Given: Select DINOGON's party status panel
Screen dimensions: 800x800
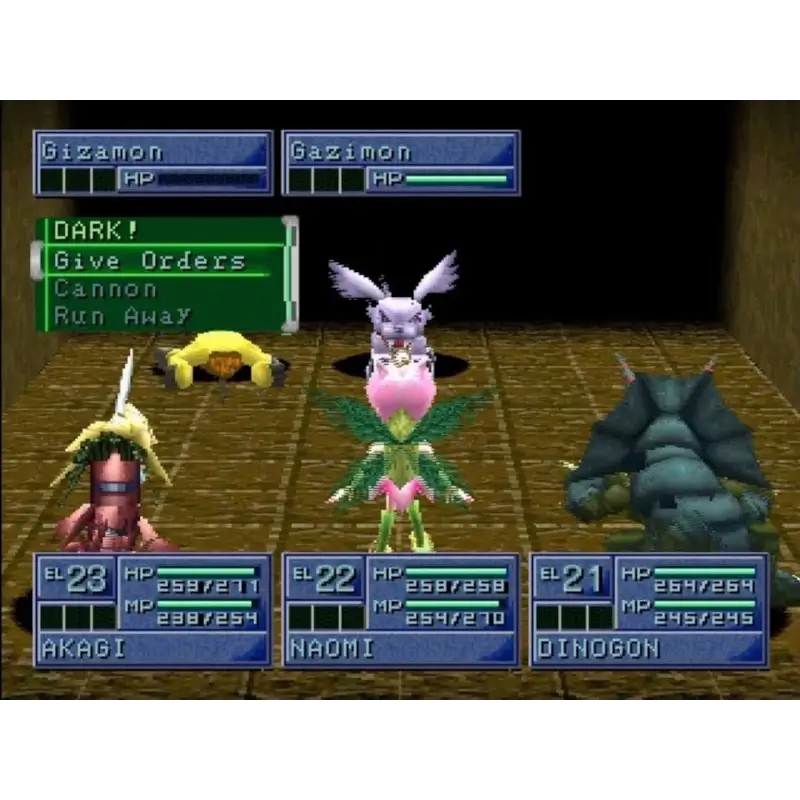Looking at the screenshot, I should click(648, 609).
